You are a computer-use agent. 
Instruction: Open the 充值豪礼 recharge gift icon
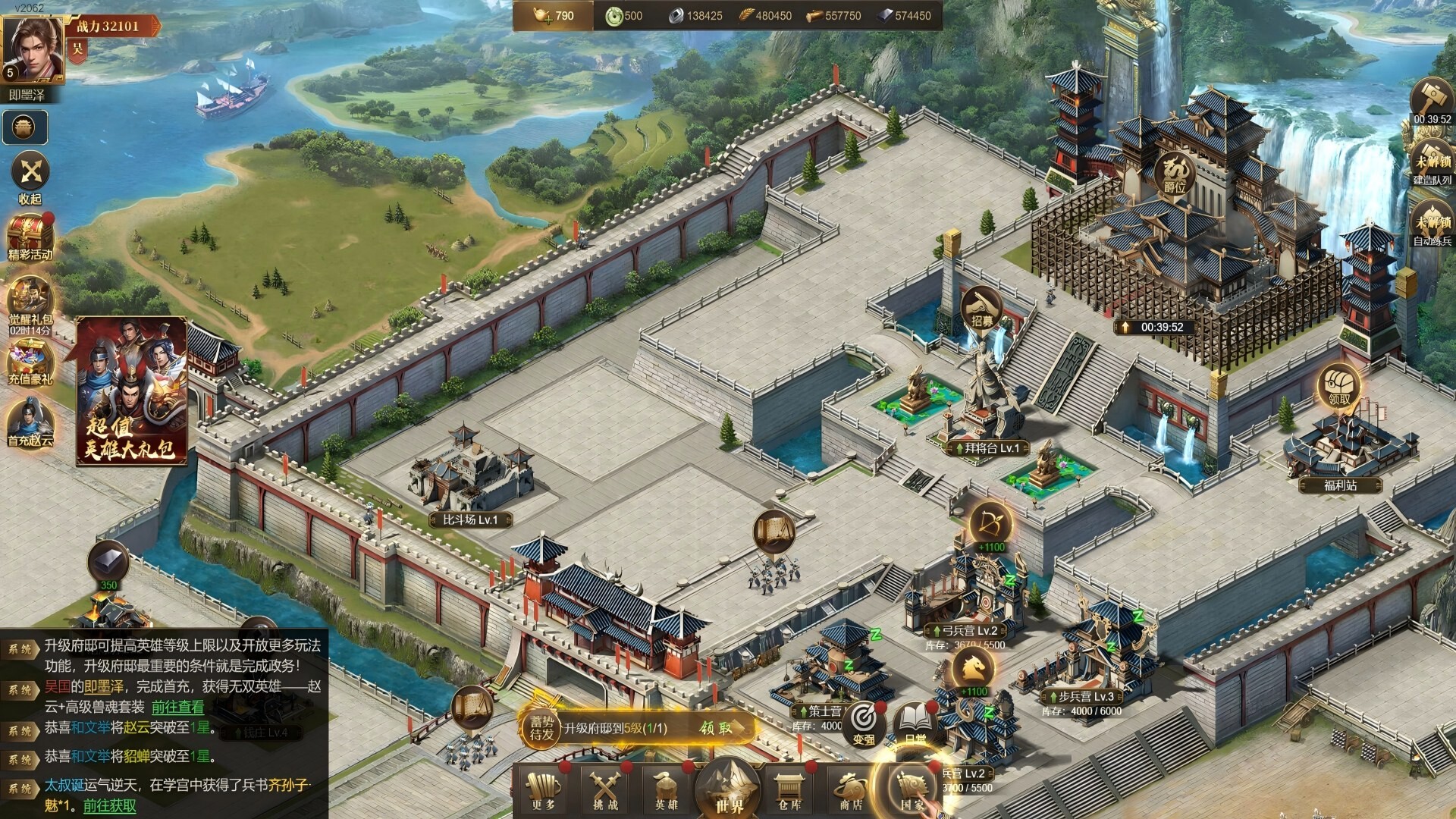[30, 361]
